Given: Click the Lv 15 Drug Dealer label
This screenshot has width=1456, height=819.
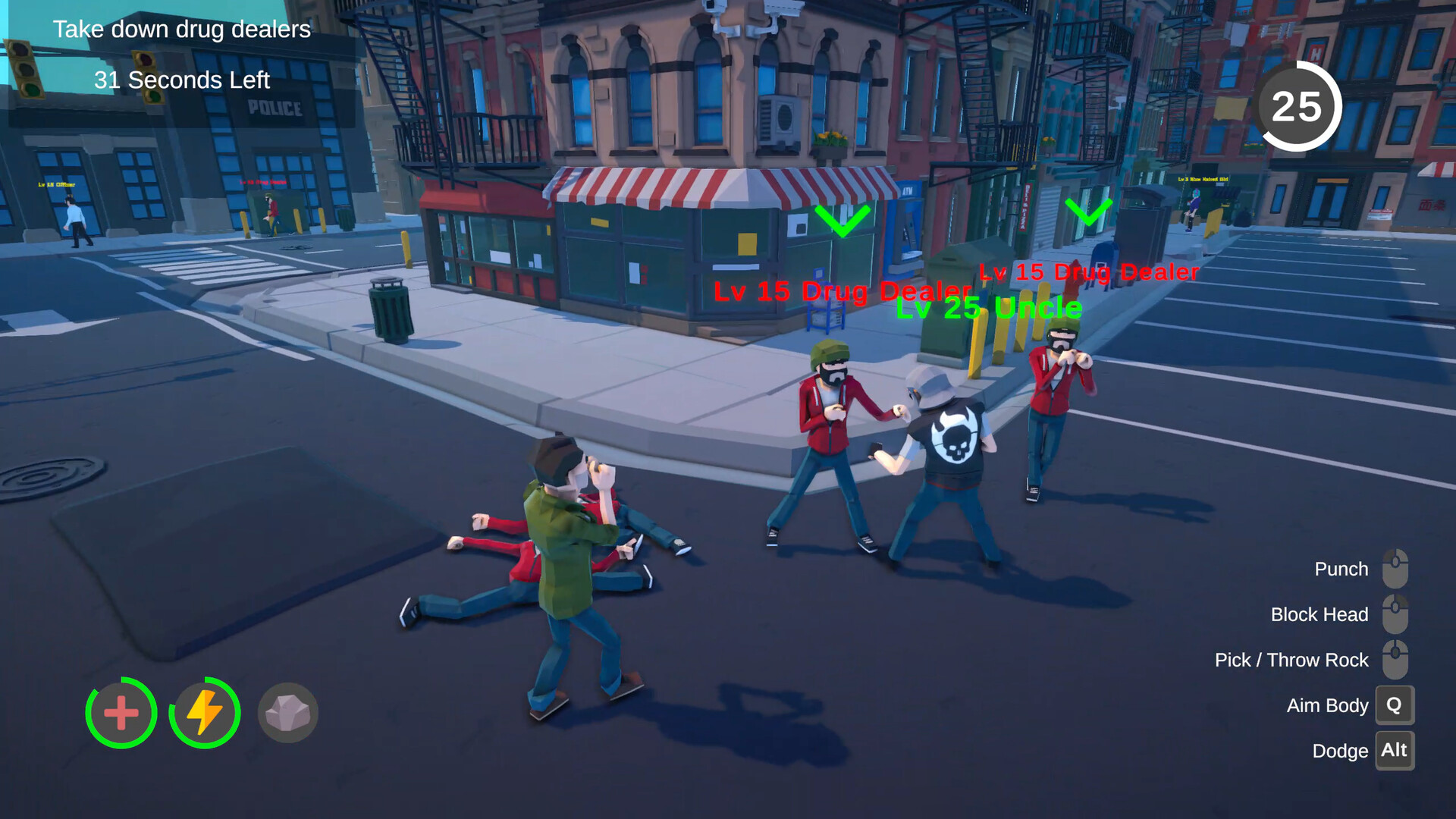Looking at the screenshot, I should point(842,290).
